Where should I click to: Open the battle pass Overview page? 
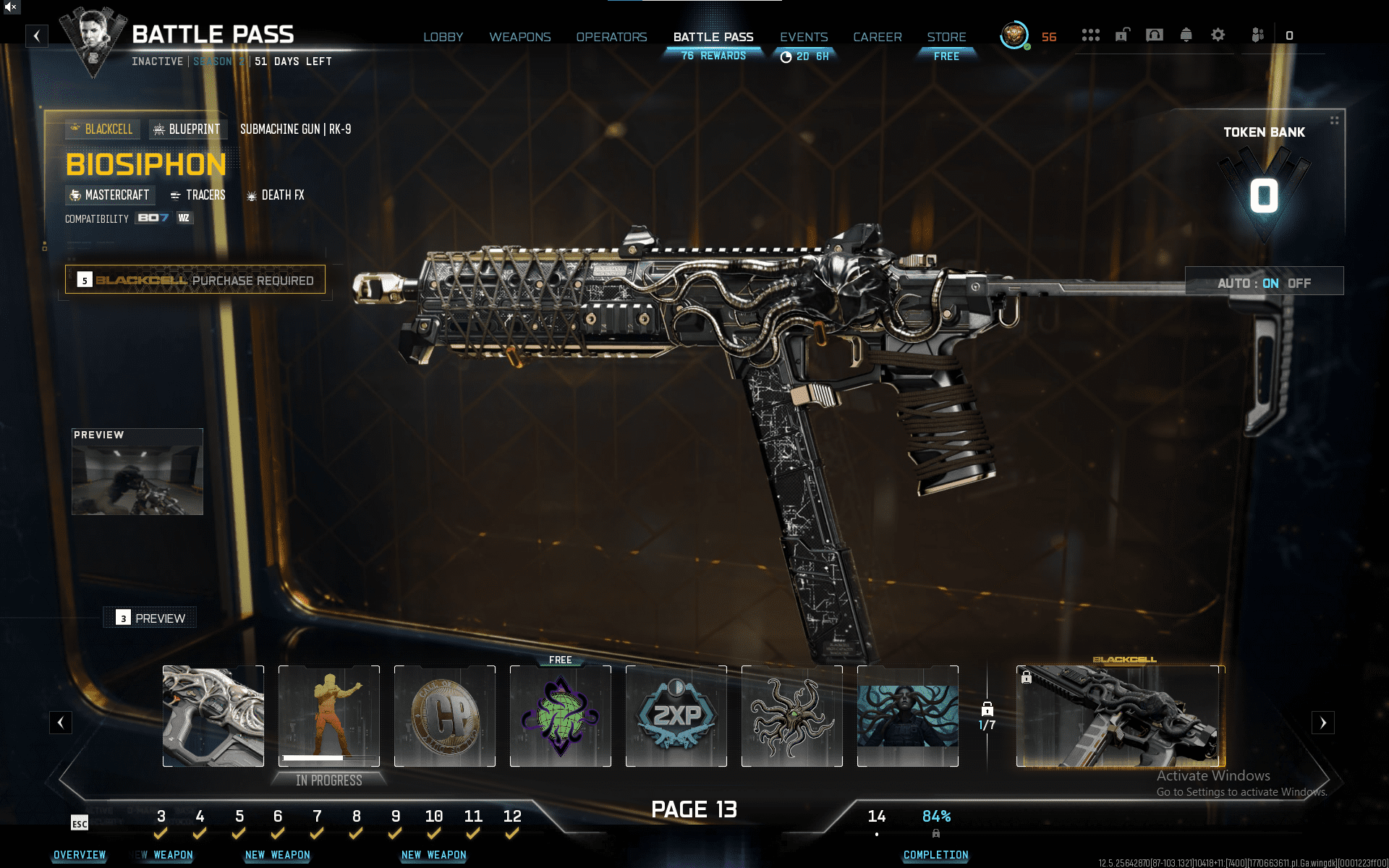point(80,855)
